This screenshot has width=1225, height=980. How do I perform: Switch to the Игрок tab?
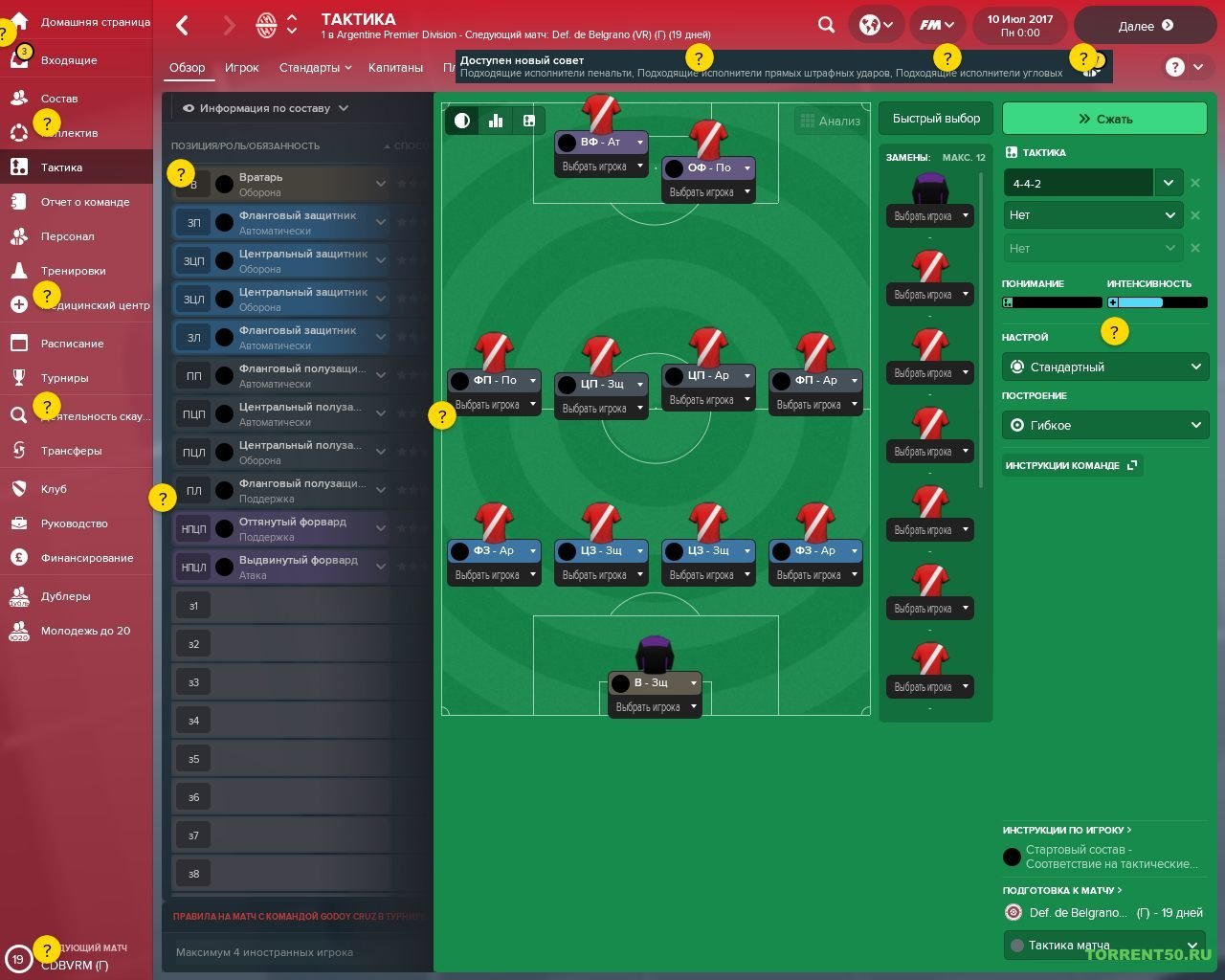pos(242,67)
